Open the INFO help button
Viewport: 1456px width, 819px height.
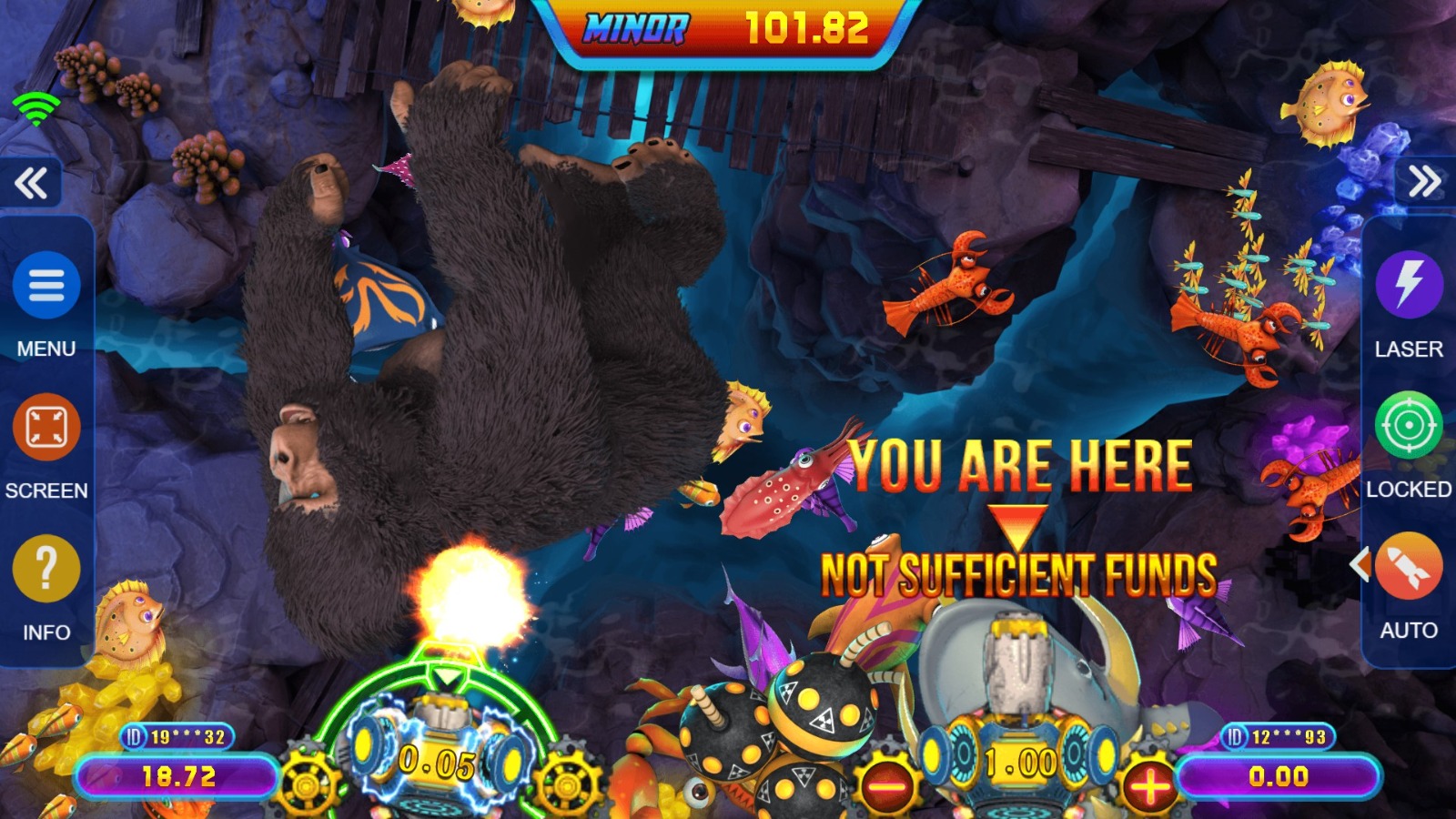(45, 569)
